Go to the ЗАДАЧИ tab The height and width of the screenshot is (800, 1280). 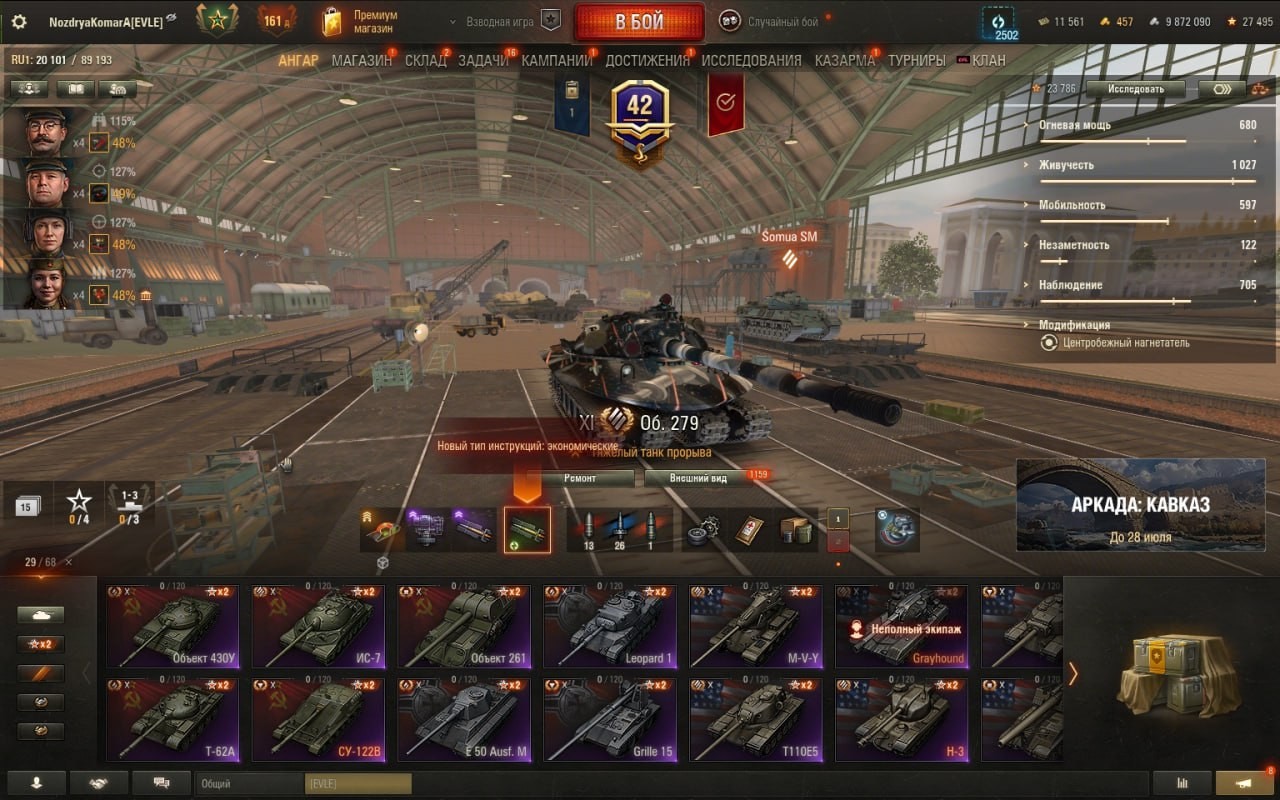pos(483,60)
